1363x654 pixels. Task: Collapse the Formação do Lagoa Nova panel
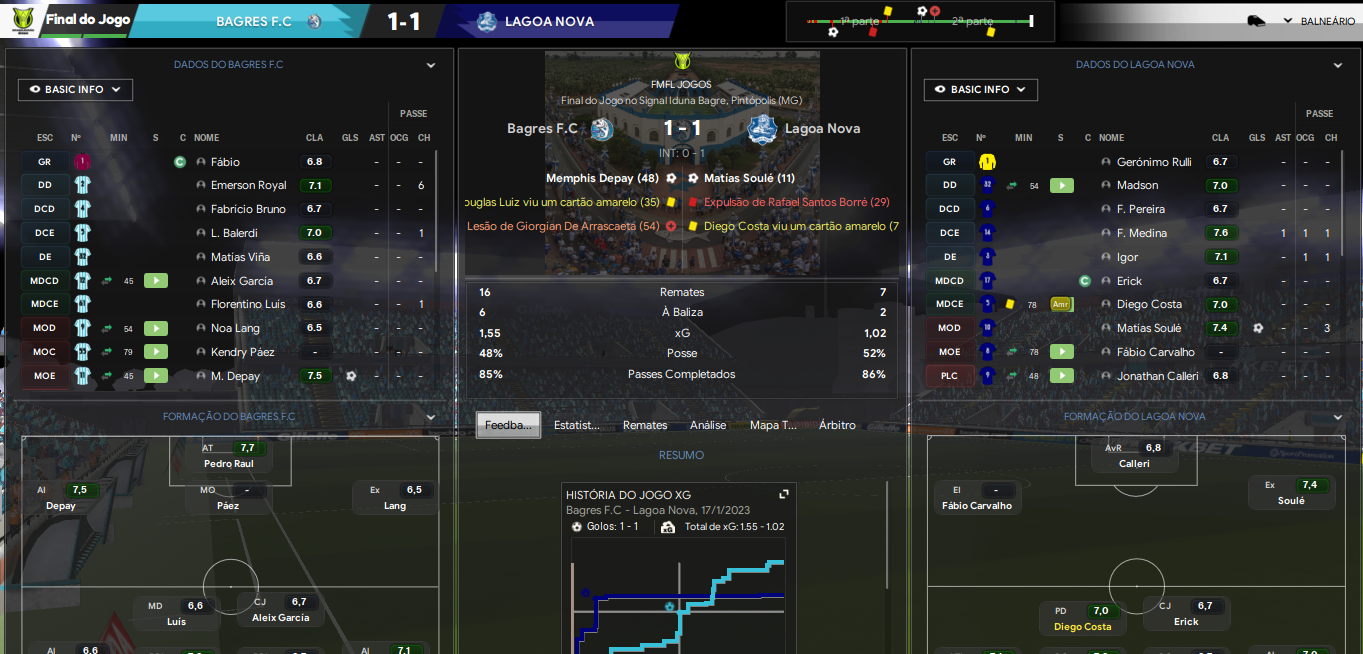tap(1338, 417)
